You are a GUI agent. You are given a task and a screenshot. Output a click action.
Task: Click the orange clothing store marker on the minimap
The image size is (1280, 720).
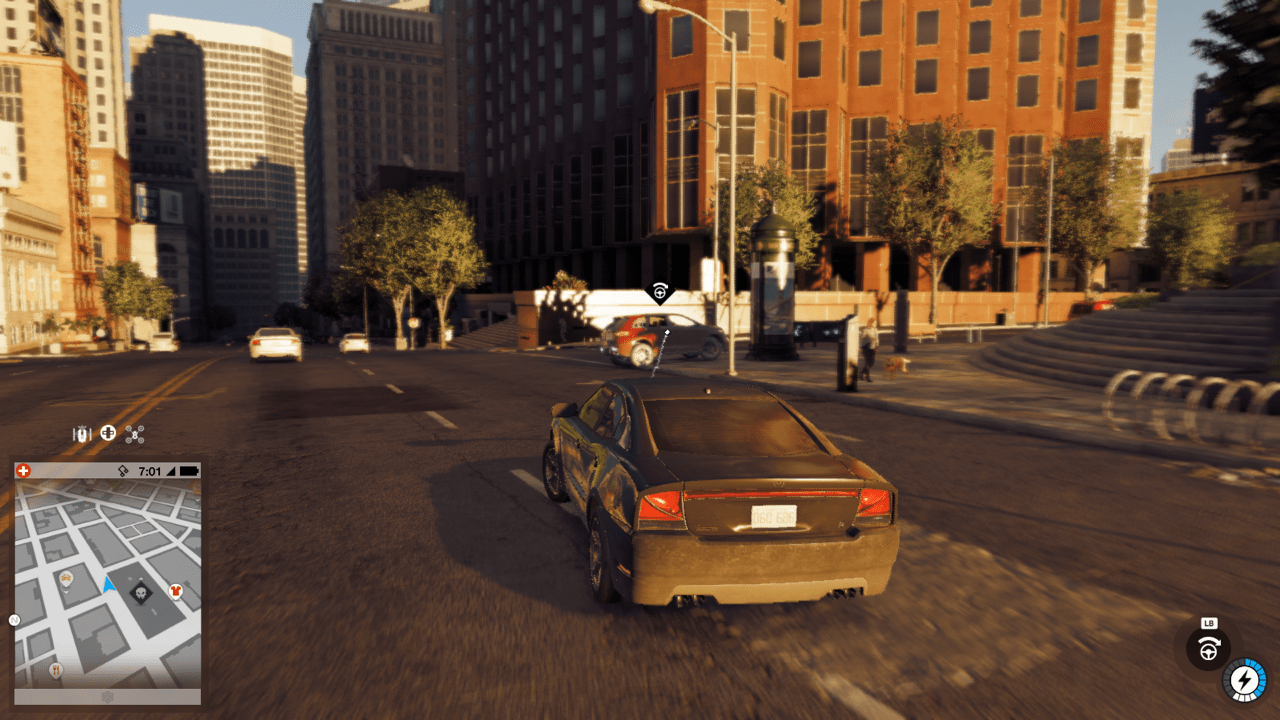pos(175,591)
